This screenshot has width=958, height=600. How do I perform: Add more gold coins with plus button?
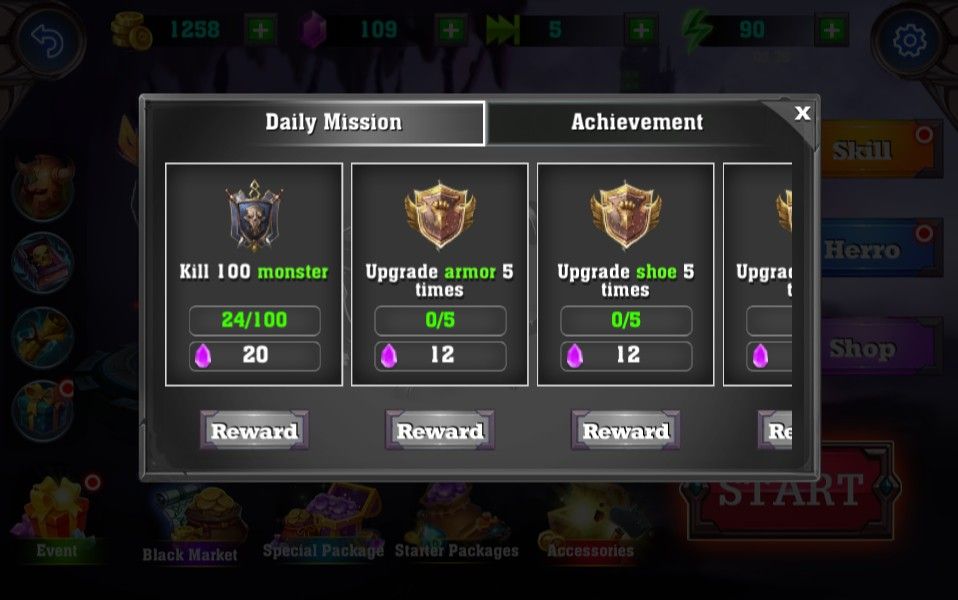click(x=260, y=30)
